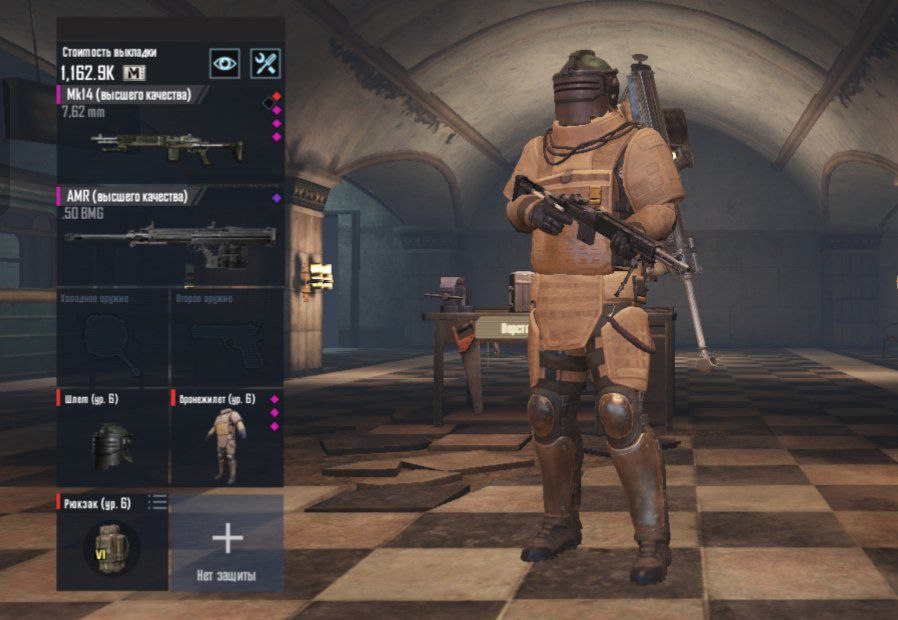Open the backpack list icon

point(158,502)
